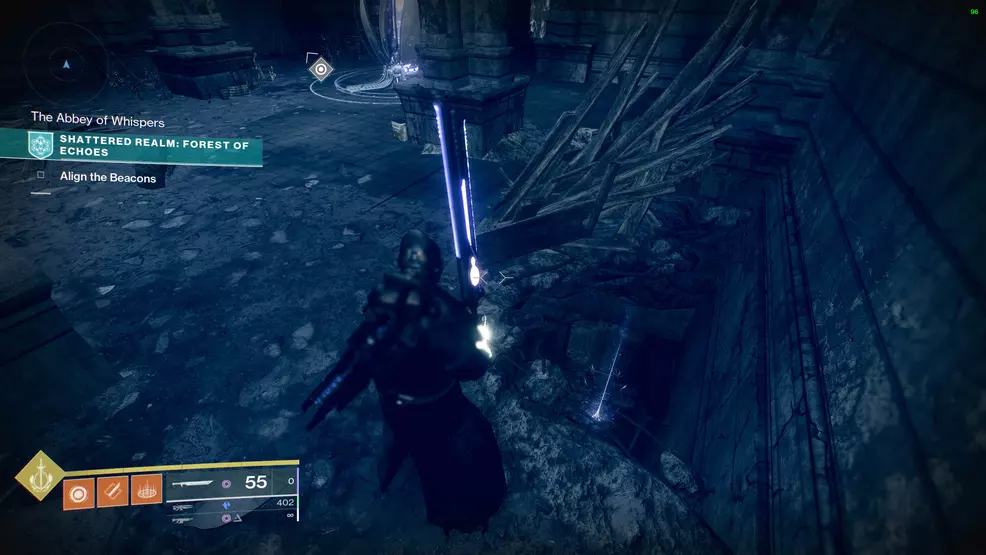Click the Align the Beacons objective

coord(107,177)
